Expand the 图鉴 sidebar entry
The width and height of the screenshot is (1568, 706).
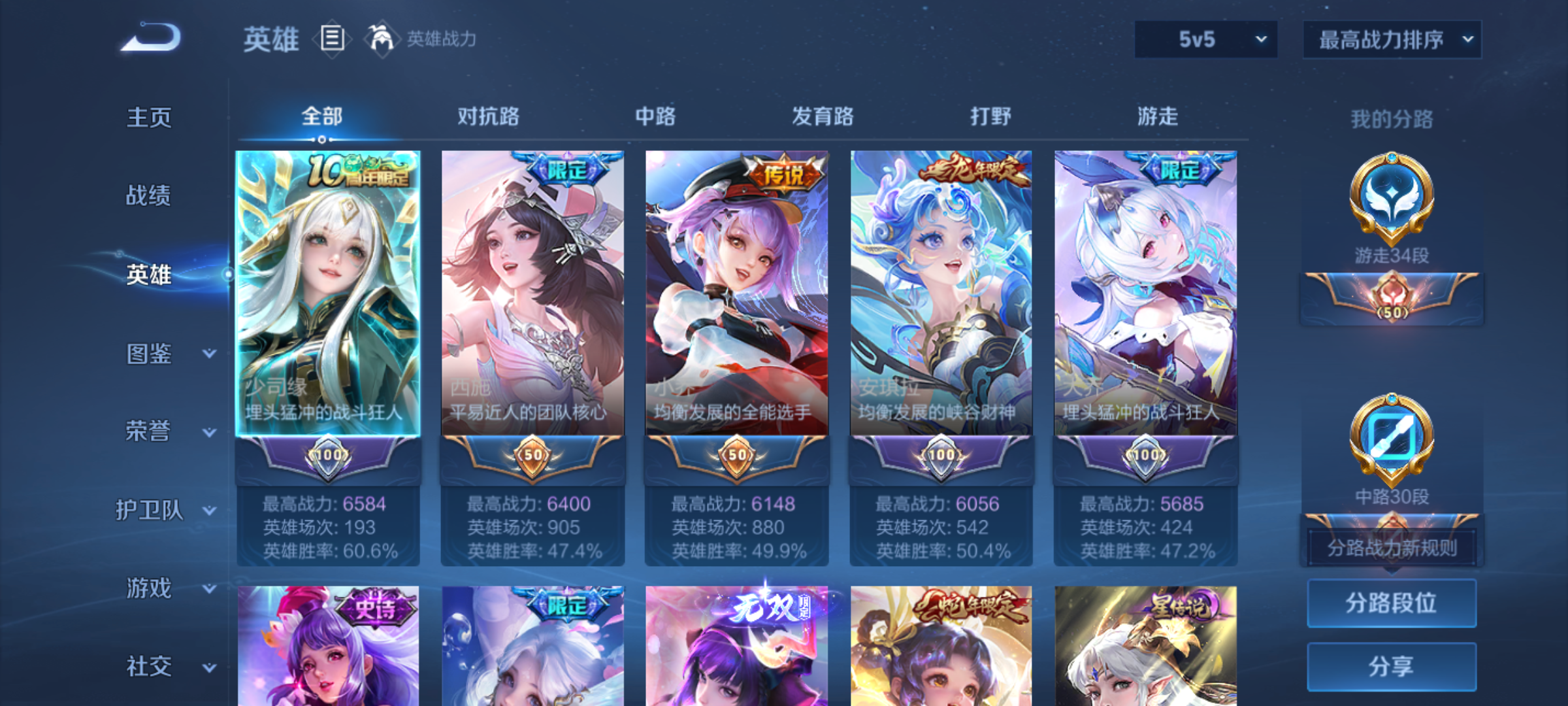(170, 354)
